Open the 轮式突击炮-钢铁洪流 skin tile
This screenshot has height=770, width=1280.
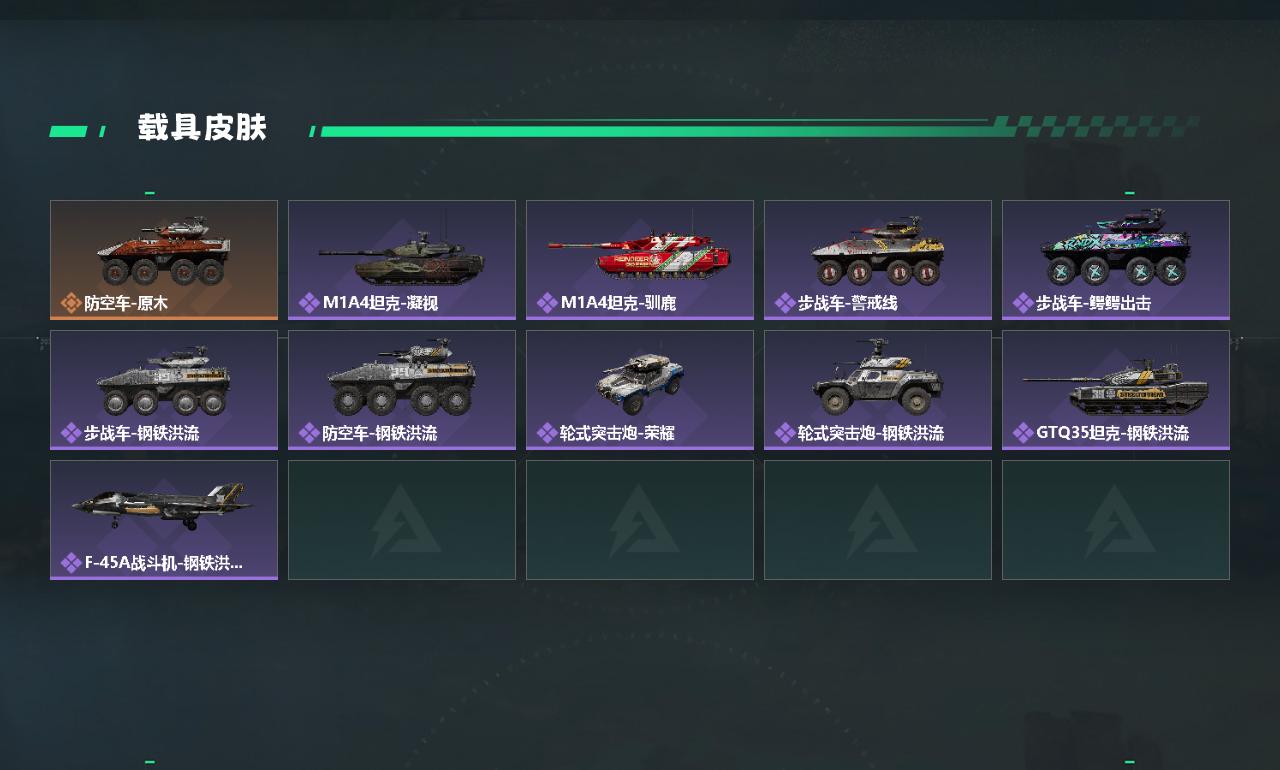pos(878,389)
